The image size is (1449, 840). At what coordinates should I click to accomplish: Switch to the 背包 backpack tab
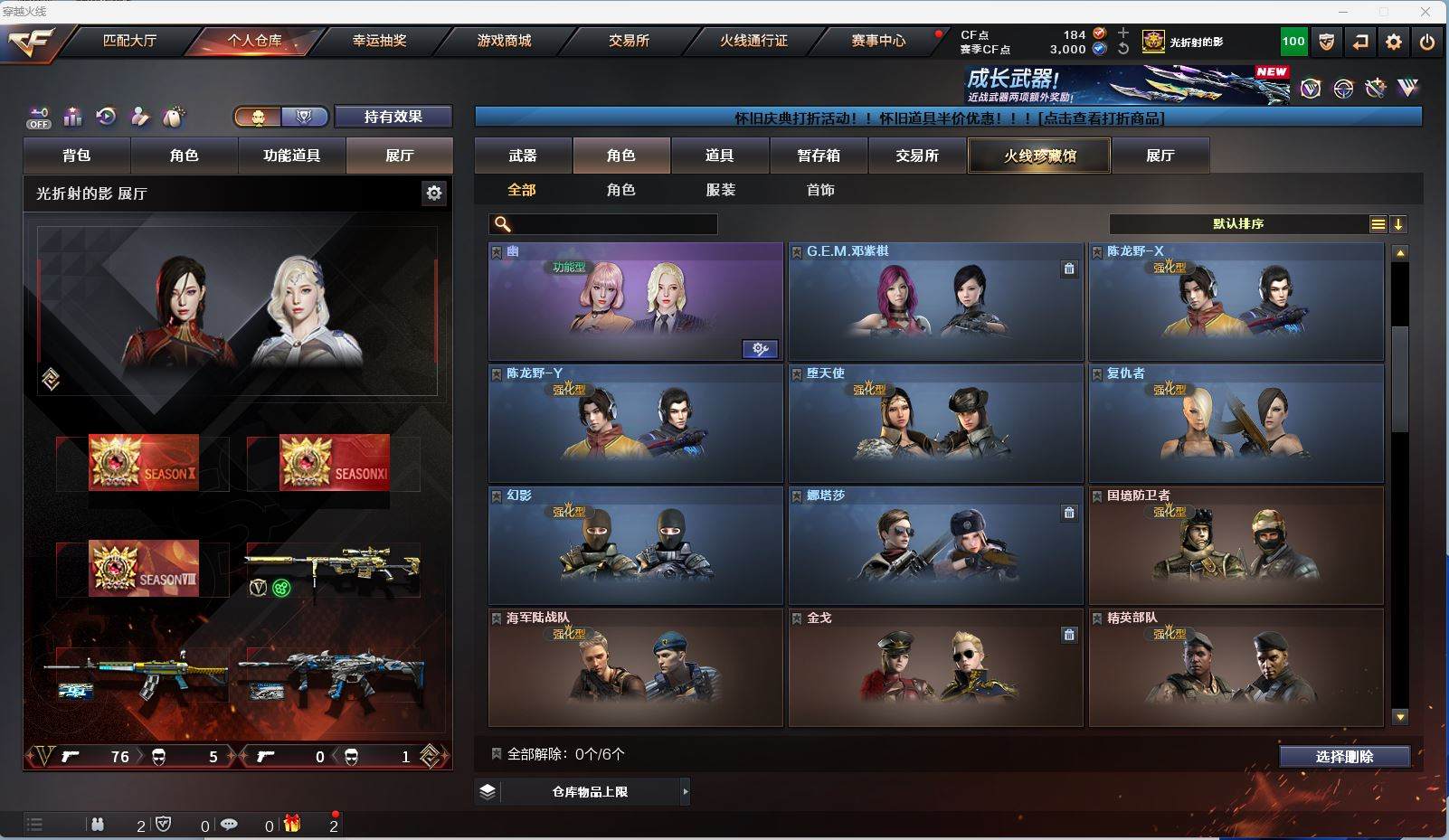click(x=77, y=156)
